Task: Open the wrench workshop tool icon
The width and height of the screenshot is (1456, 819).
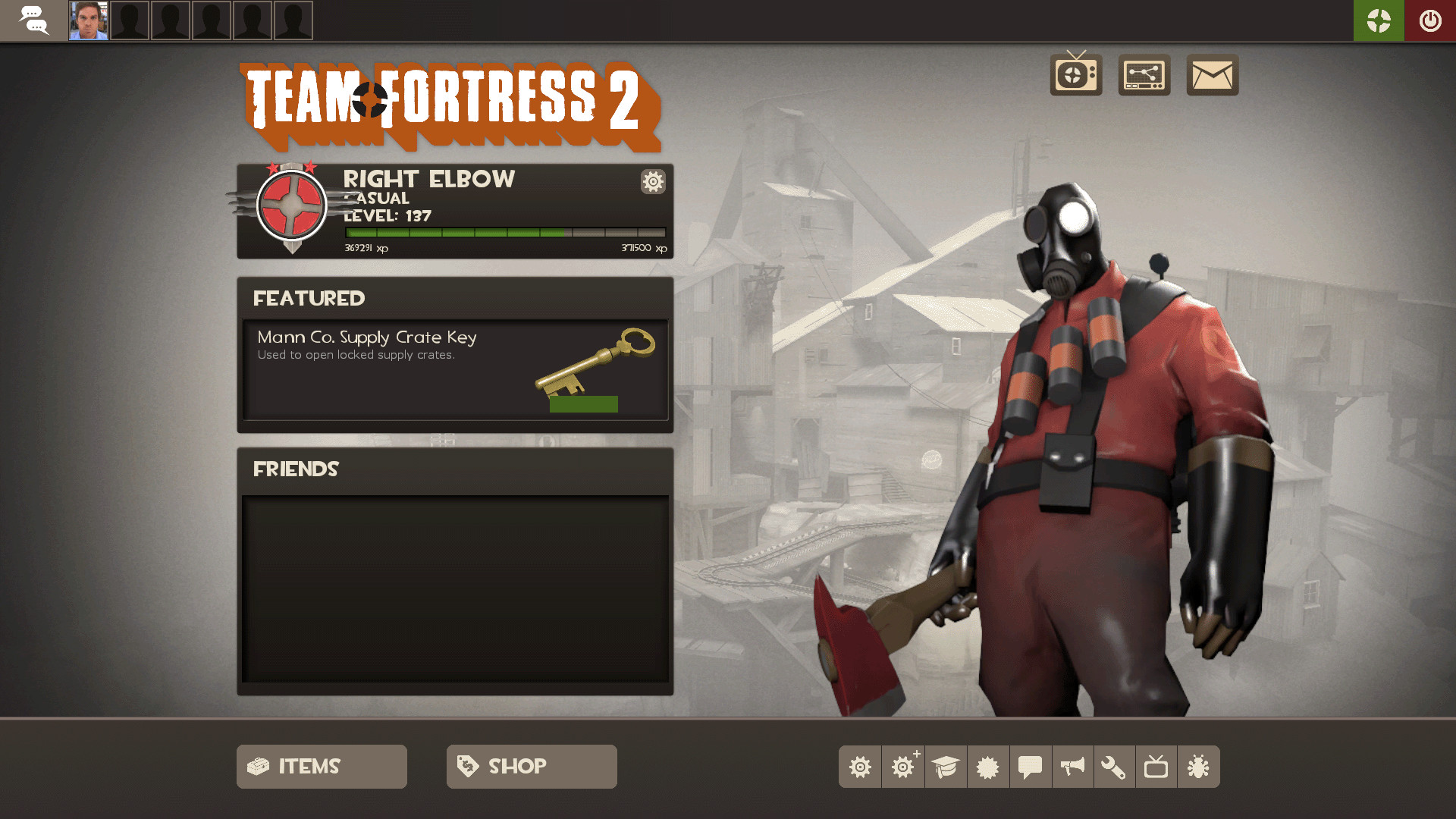Action: point(1115,767)
